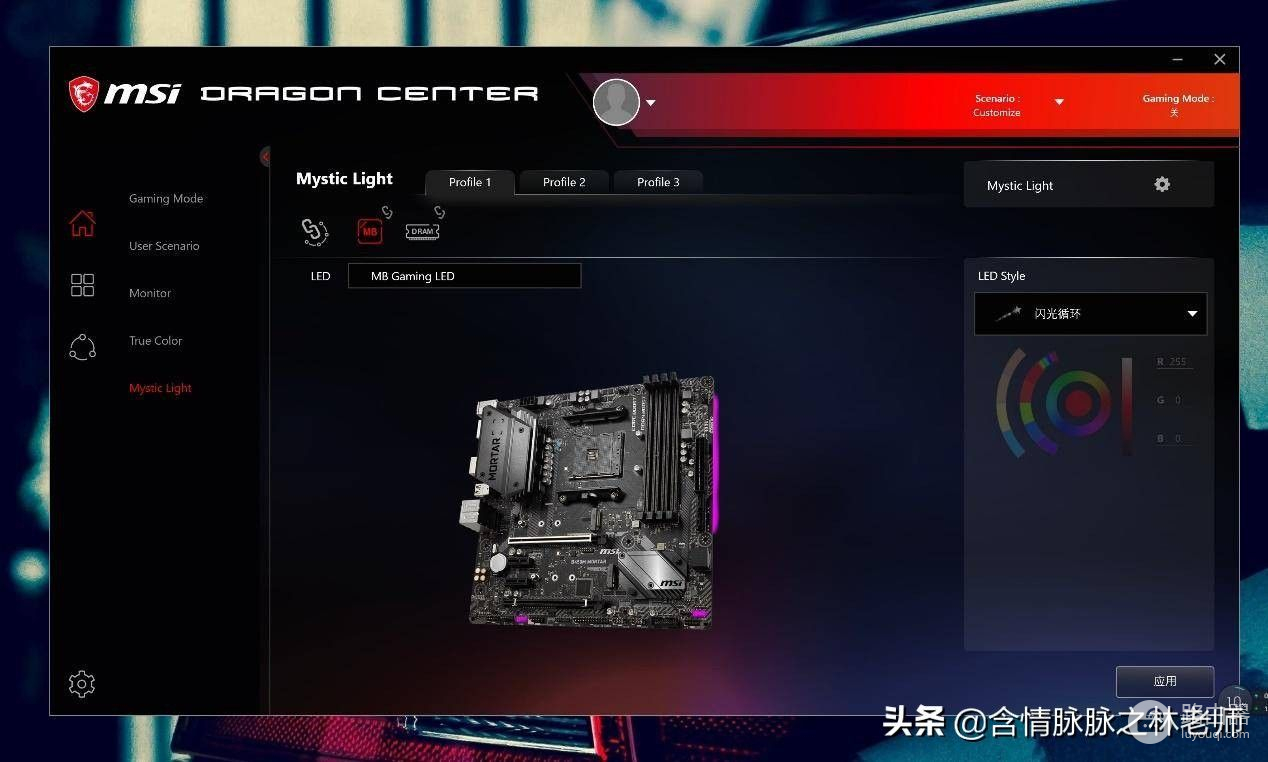This screenshot has height=762, width=1268.
Task: Switch to the Profile 3 tab
Action: [x=658, y=182]
